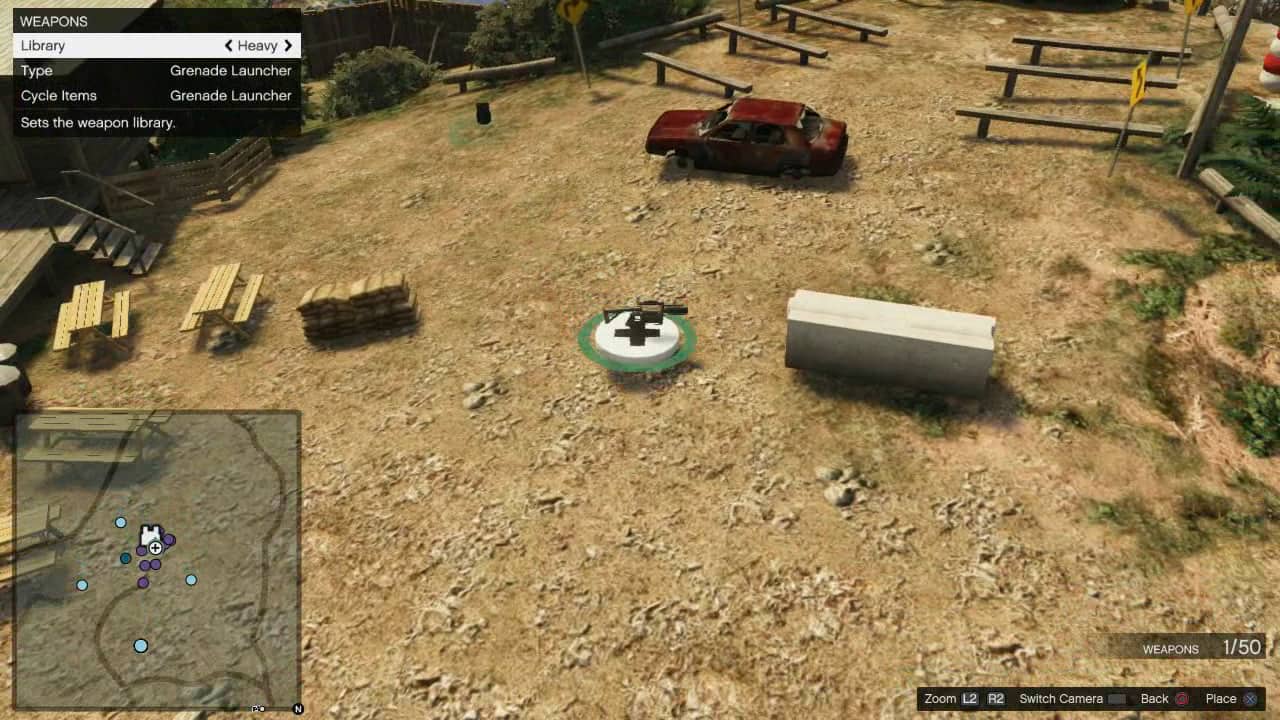This screenshot has width=1280, height=720.
Task: Click the grenade launcher placement marker
Action: (643, 318)
